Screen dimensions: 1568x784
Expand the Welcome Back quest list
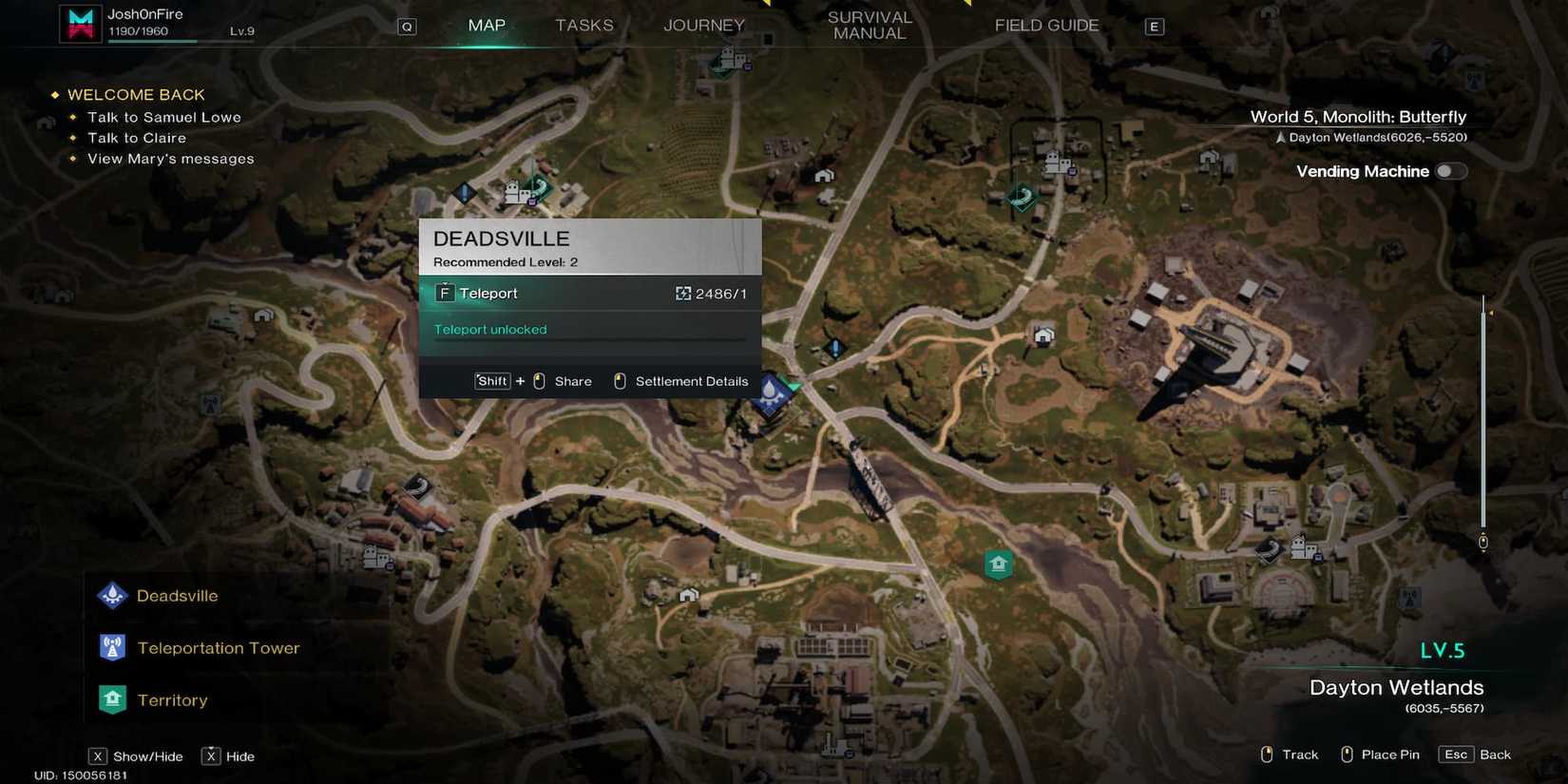pos(135,94)
